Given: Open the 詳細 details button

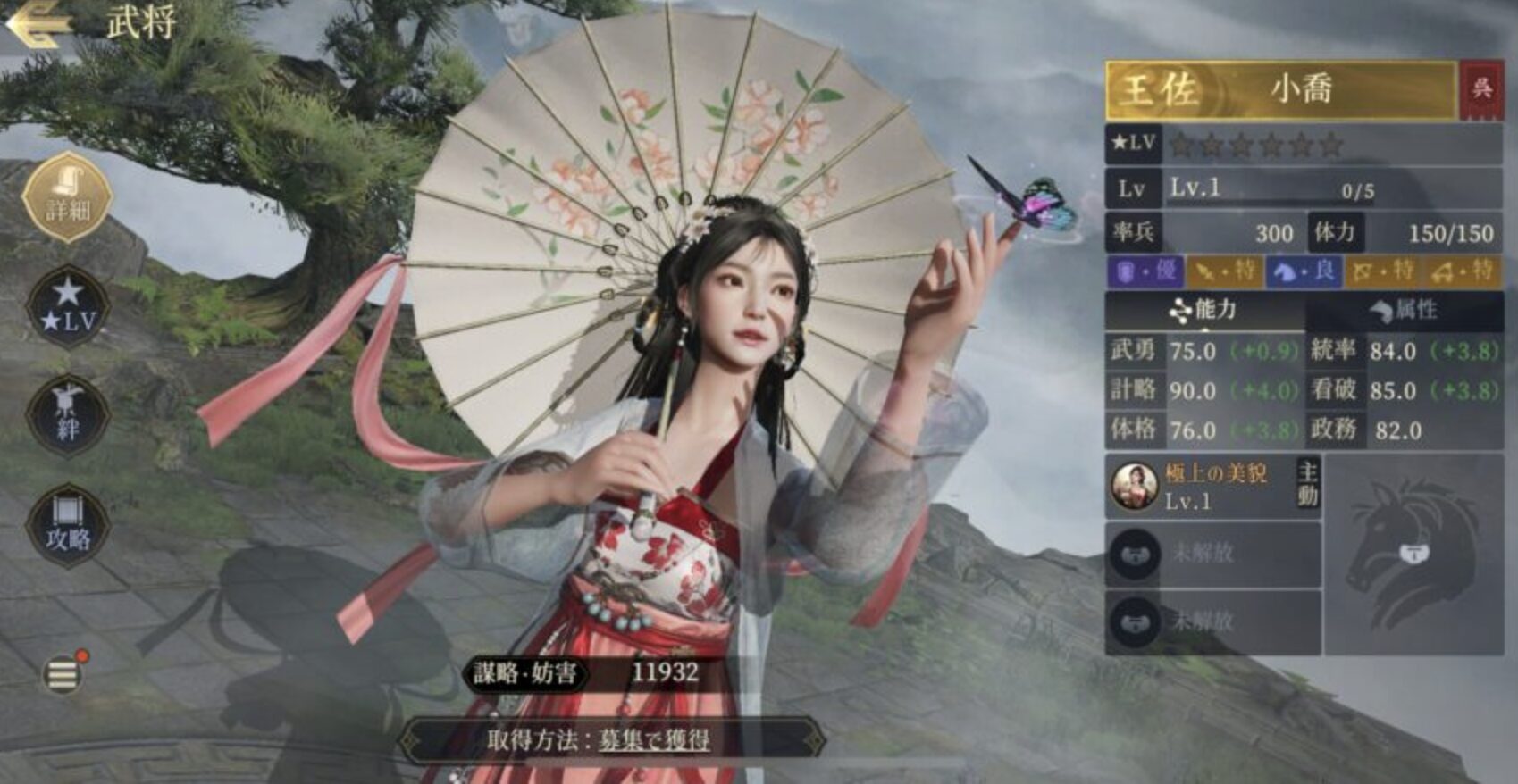Looking at the screenshot, I should (x=68, y=198).
